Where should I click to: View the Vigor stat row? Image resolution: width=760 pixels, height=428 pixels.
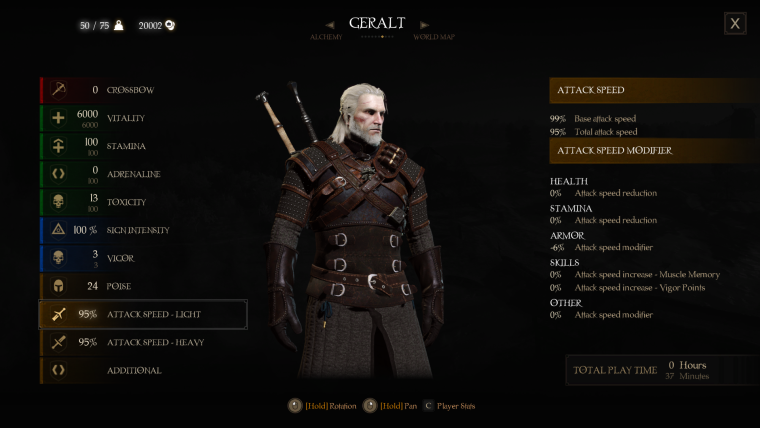click(142, 258)
